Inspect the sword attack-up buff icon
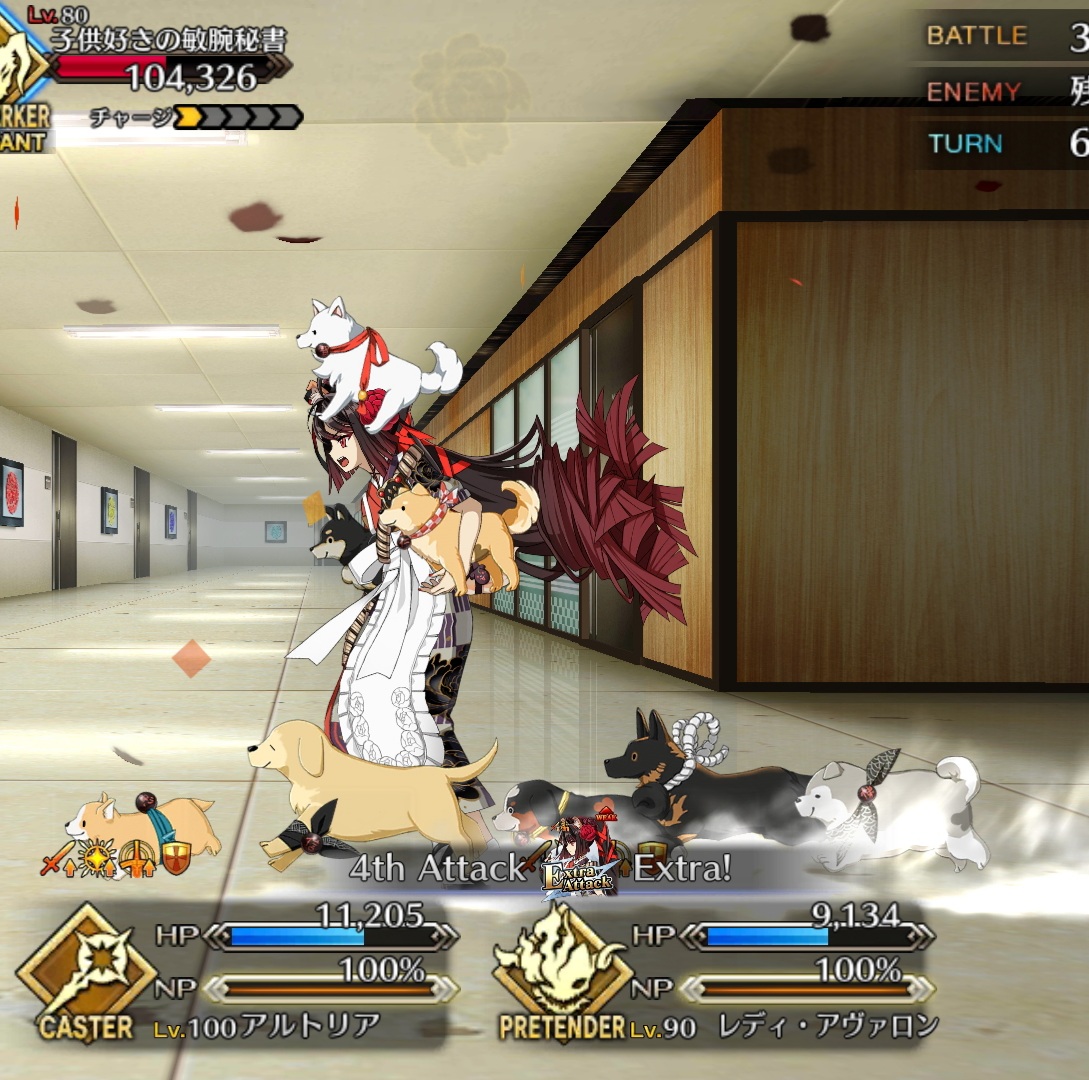Viewport: 1089px width, 1080px height. [56, 860]
